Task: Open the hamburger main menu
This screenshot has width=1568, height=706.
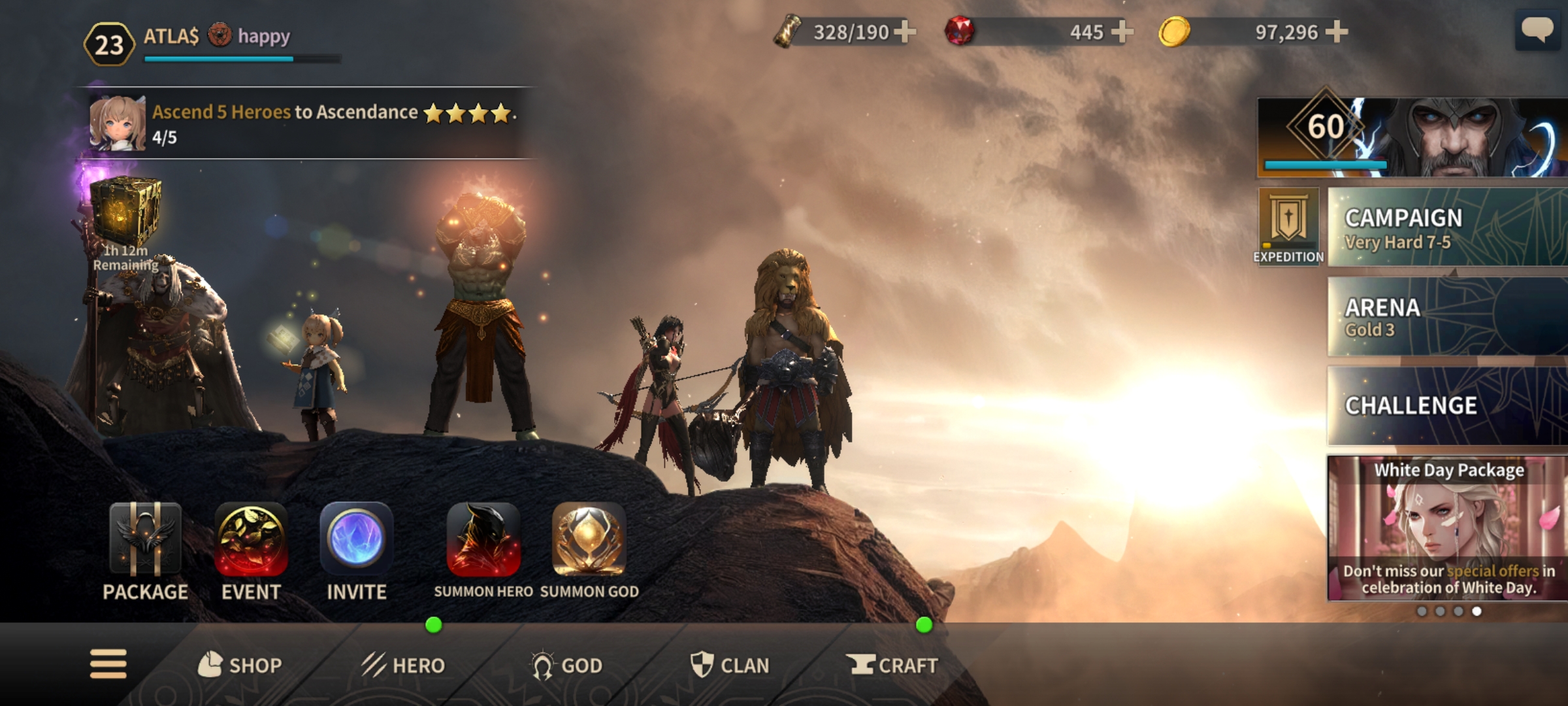Action: (108, 664)
